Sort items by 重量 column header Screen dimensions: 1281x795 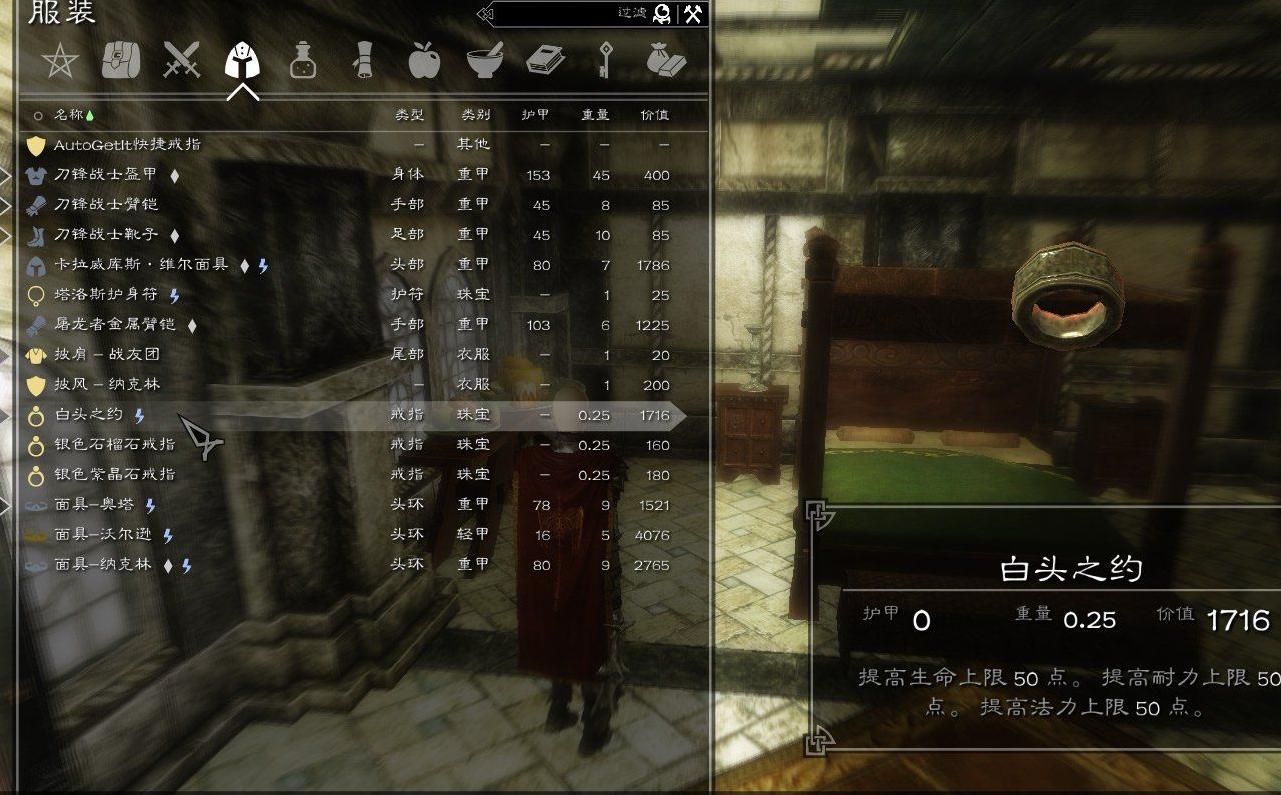coord(595,115)
